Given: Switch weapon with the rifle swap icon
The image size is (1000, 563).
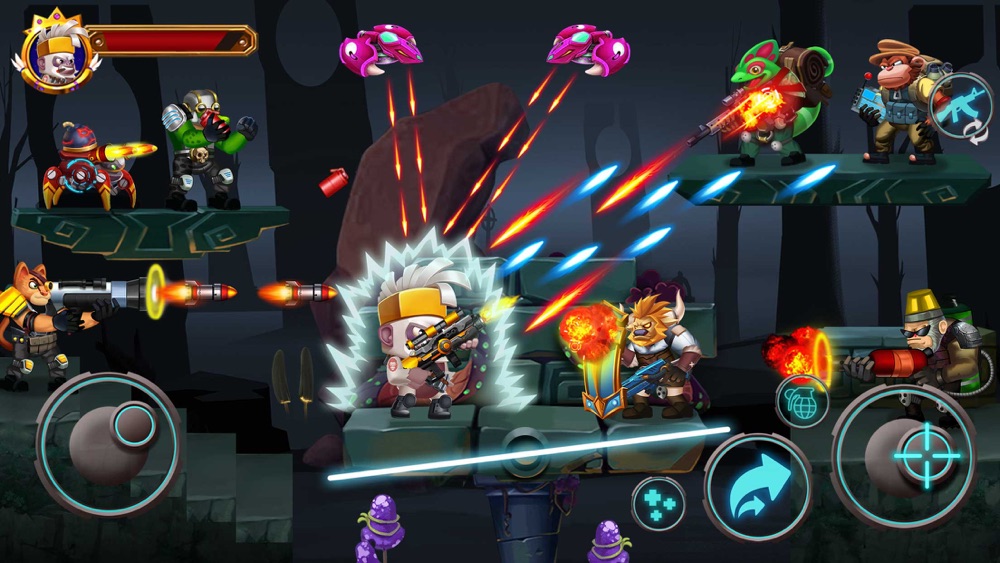Looking at the screenshot, I should coord(959,108).
